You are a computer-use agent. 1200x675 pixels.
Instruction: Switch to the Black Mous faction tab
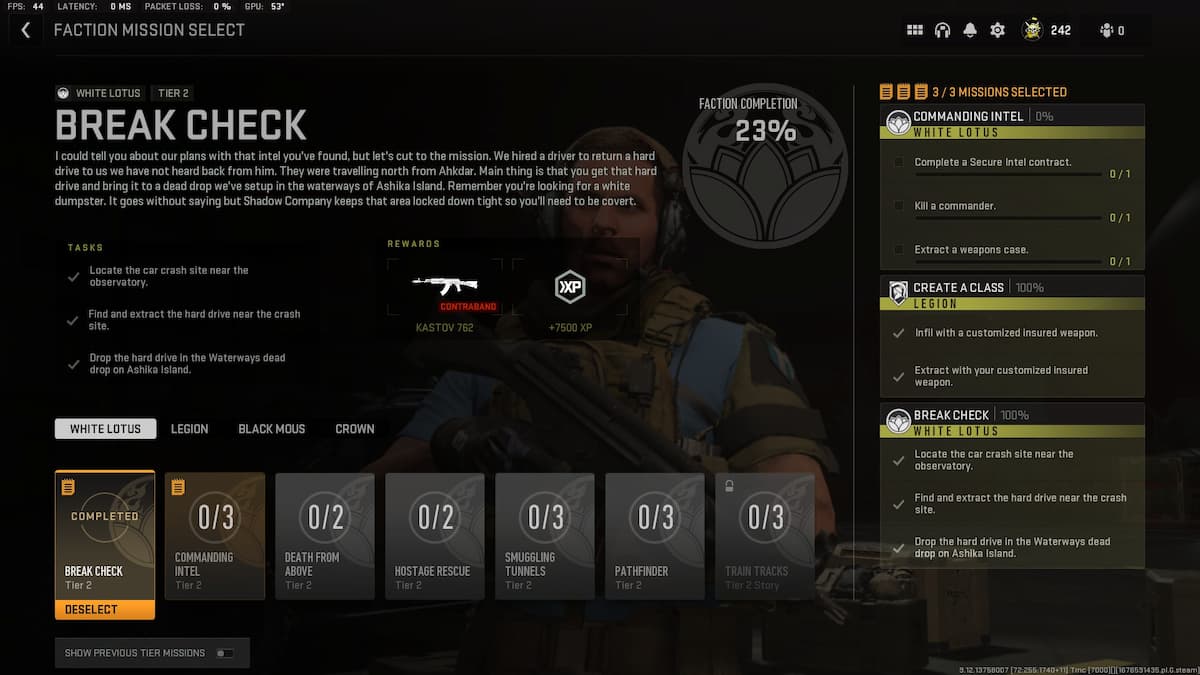click(x=271, y=429)
